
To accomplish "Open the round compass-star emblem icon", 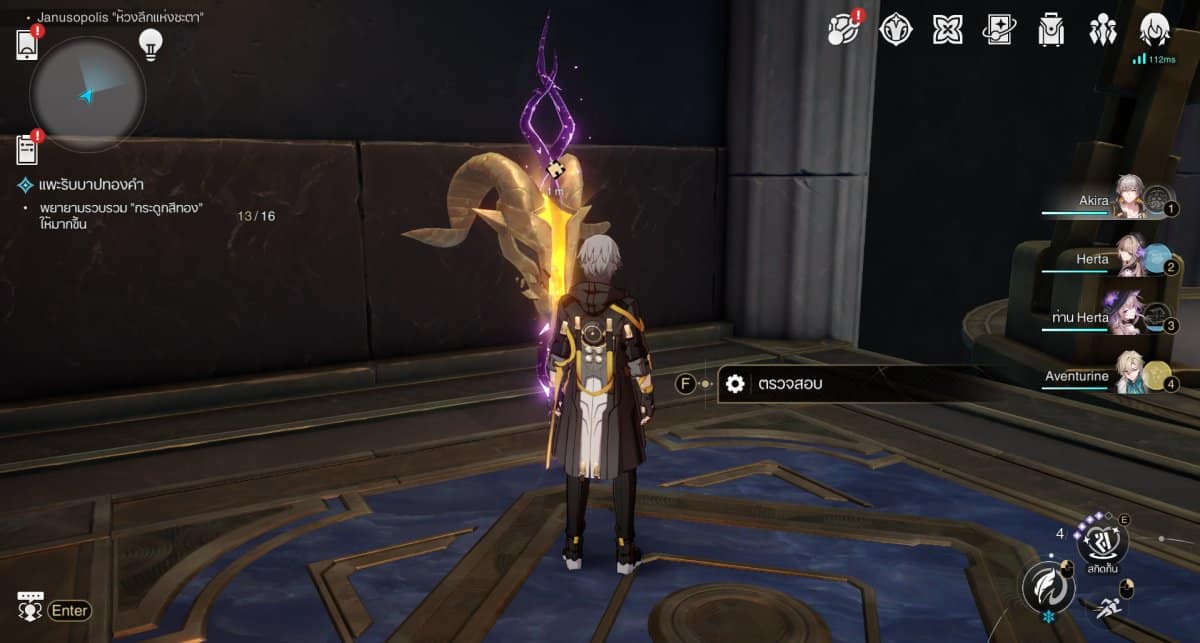I will (x=895, y=30).
